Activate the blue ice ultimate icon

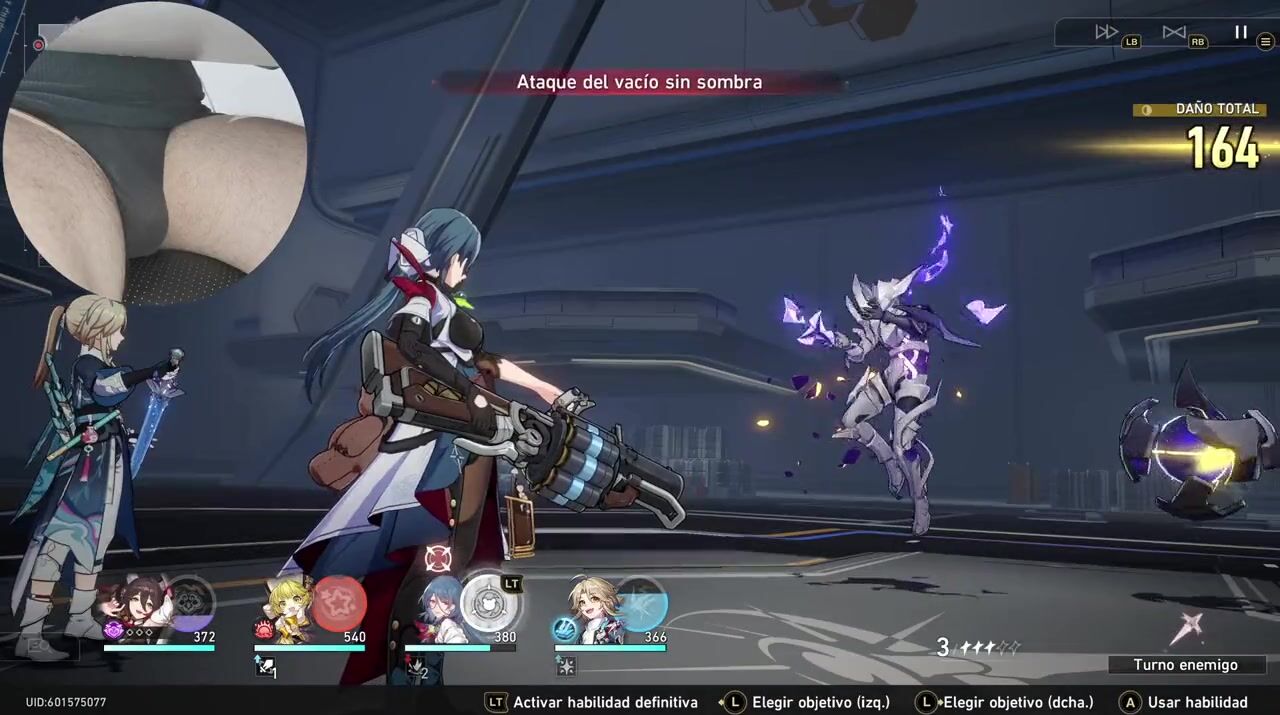pyautogui.click(x=640, y=603)
